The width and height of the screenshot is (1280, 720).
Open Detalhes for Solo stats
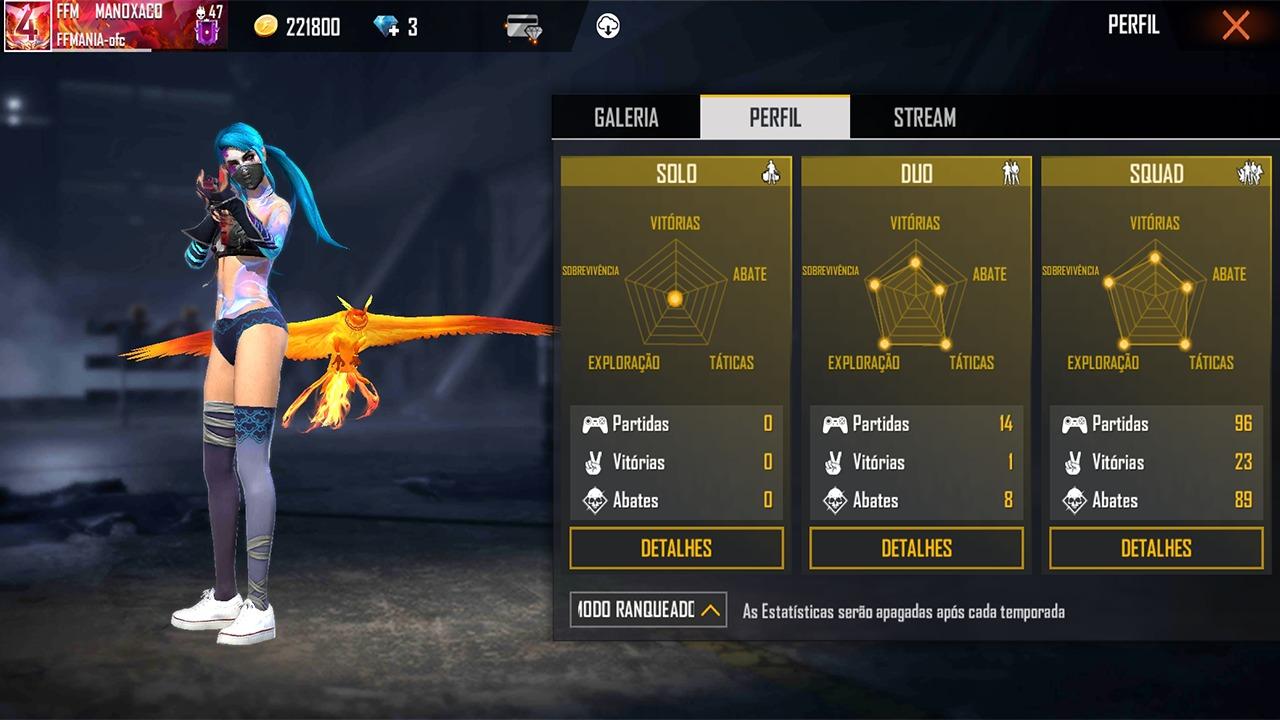(x=676, y=548)
